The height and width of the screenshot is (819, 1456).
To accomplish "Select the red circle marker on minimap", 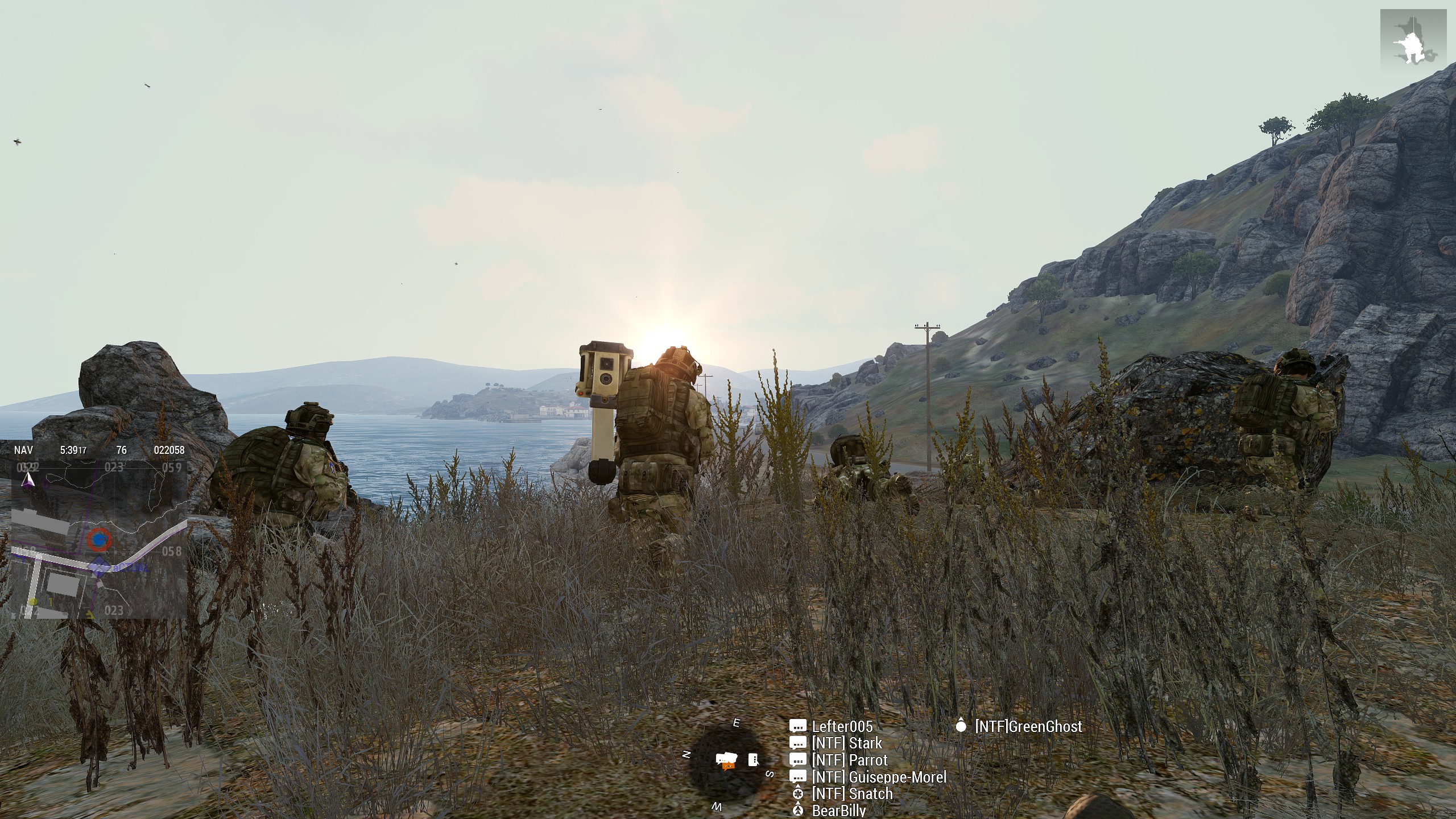I will pos(100,539).
